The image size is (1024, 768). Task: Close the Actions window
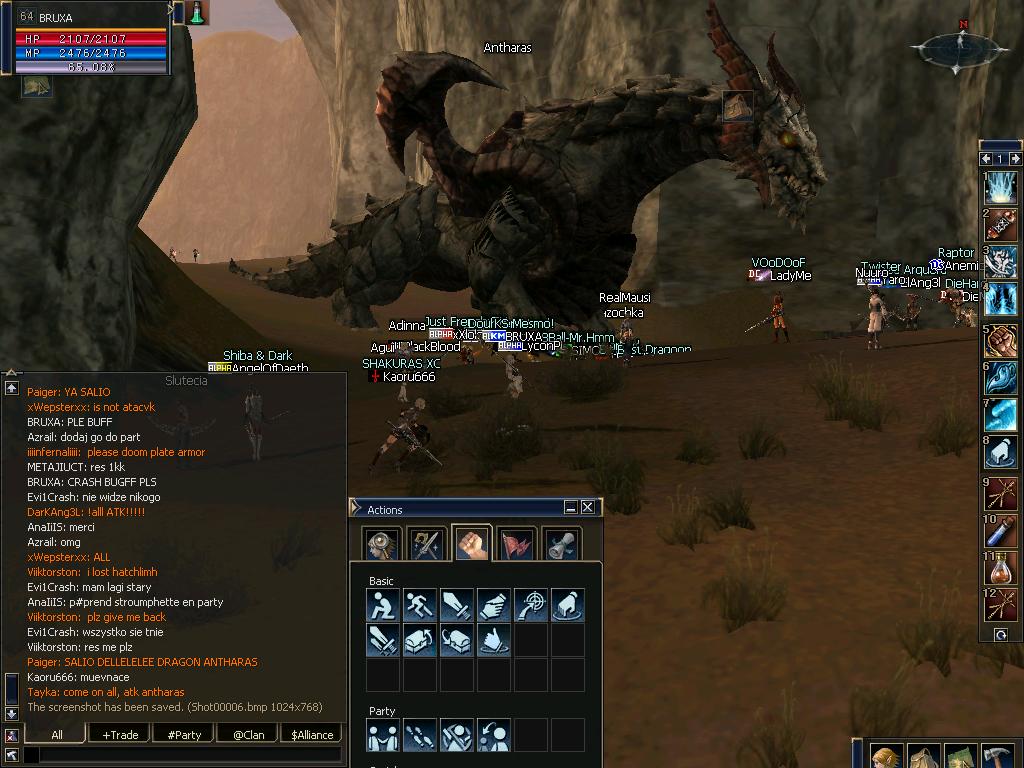pos(587,507)
